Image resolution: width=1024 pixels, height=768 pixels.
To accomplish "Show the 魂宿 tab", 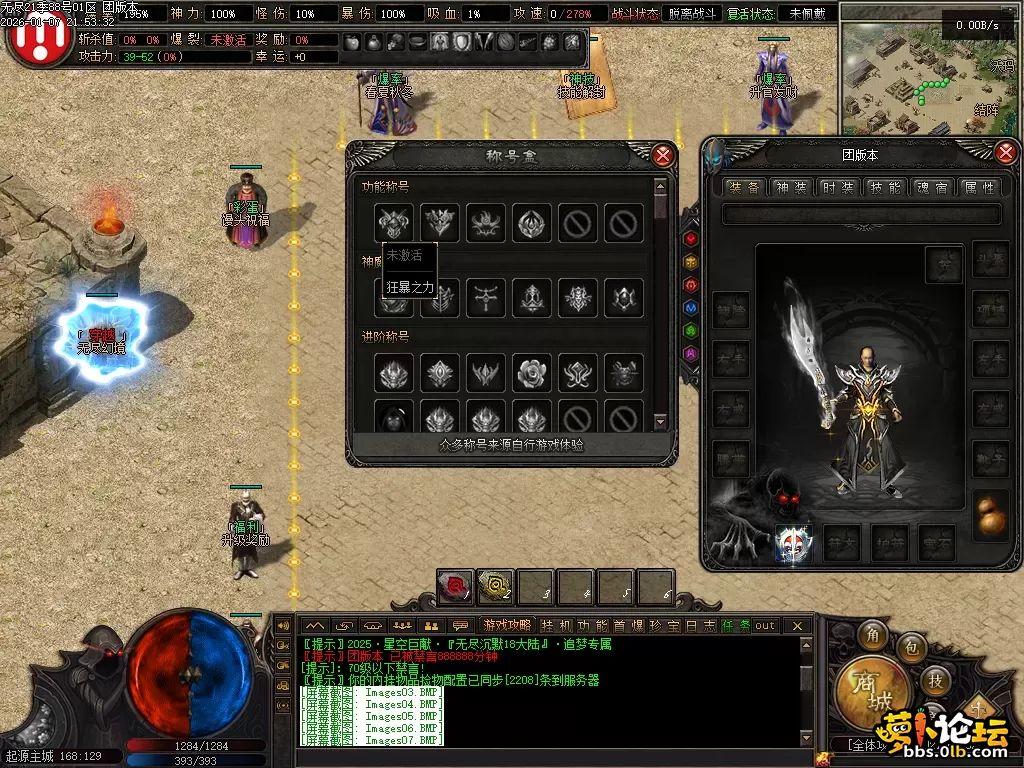I will coord(932,187).
